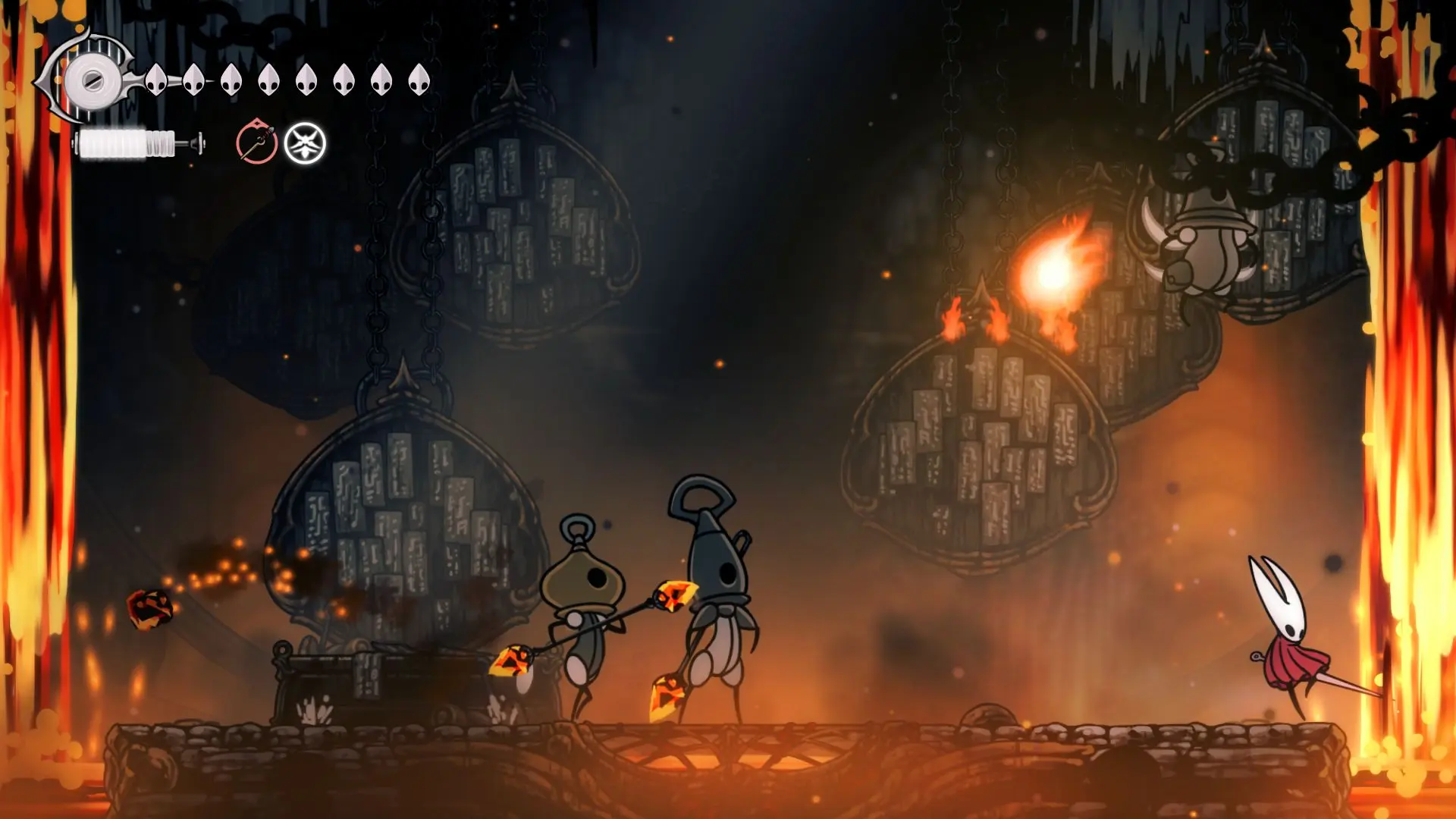Click the silk spool crest emblem
1456x819 pixels.
(x=92, y=79)
